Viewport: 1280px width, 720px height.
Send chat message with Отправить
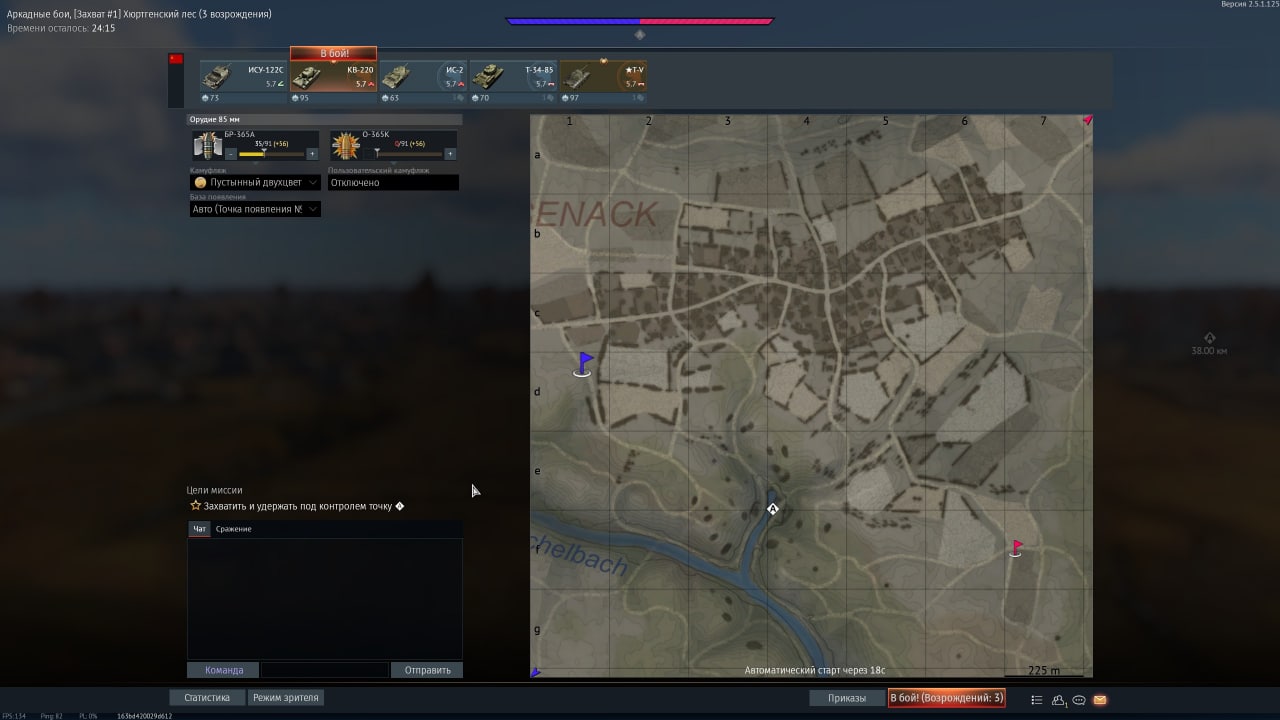click(427, 670)
